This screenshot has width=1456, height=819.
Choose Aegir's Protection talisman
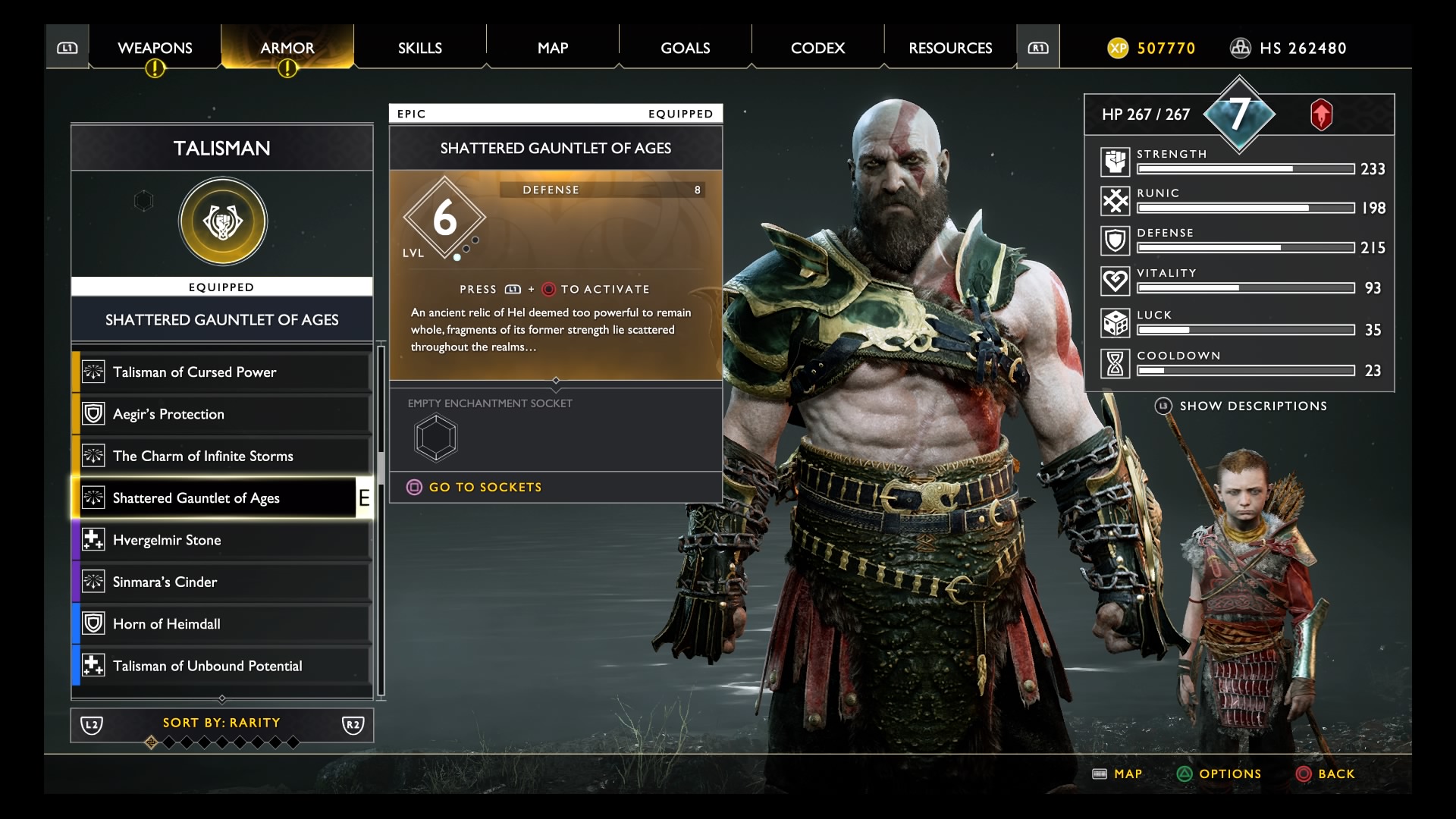[220, 414]
